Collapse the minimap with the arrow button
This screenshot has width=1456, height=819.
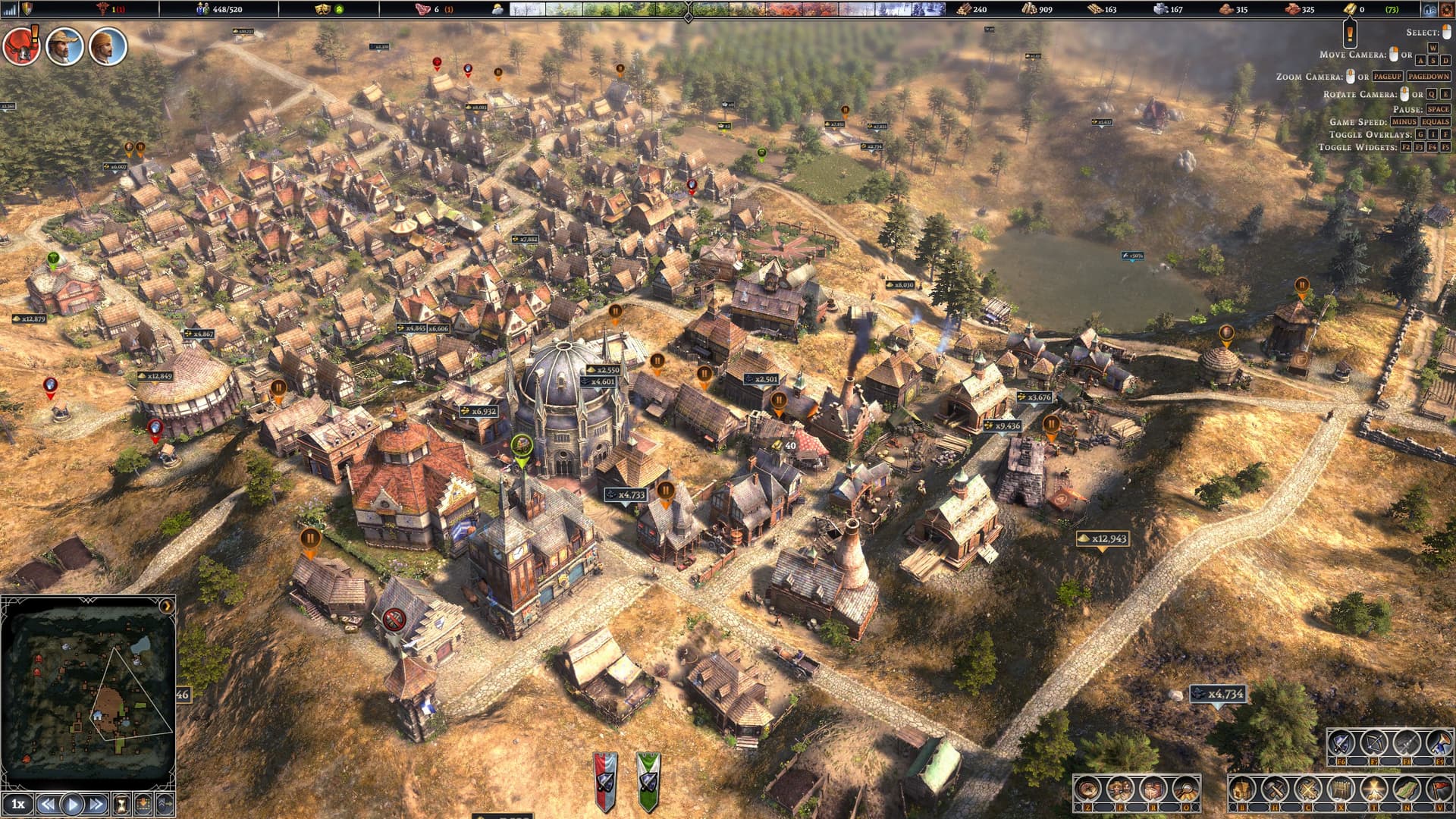[166, 606]
